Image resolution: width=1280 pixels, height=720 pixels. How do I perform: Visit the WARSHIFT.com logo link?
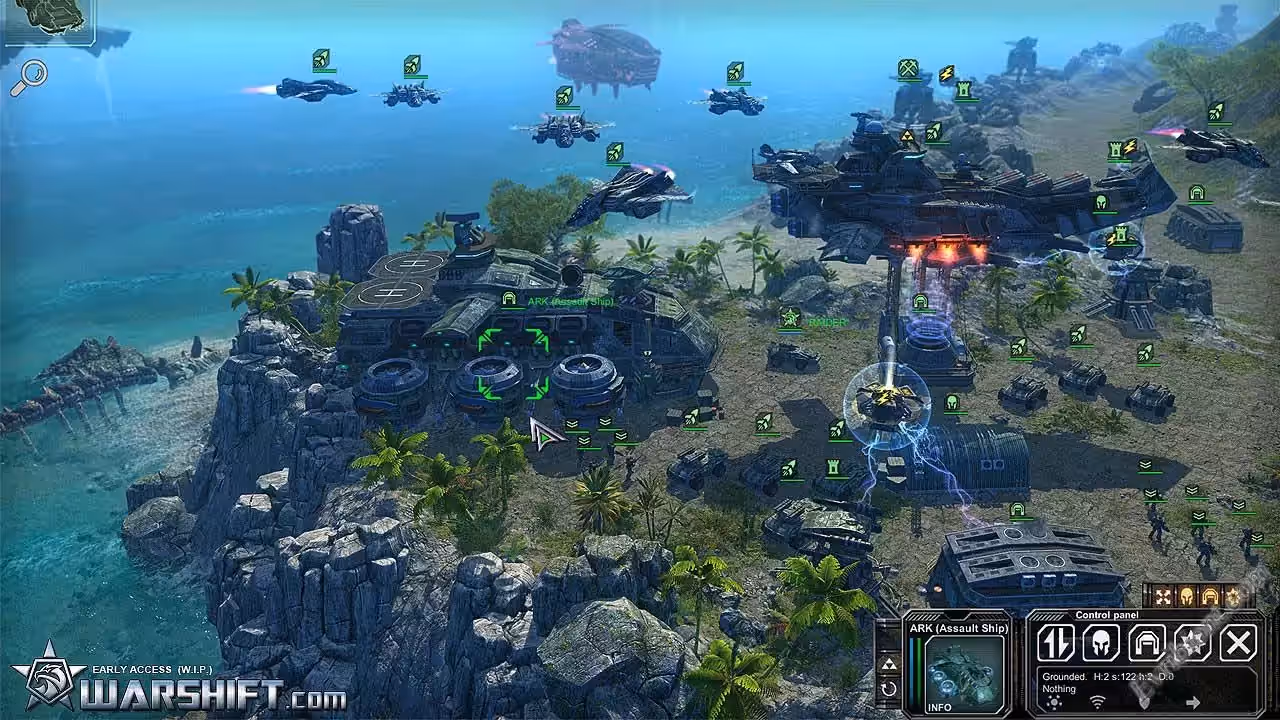point(180,688)
